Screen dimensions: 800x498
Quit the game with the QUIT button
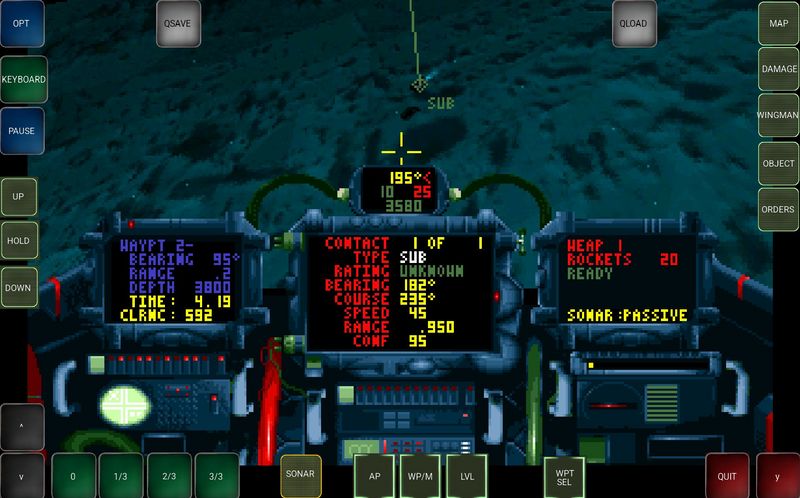(727, 476)
